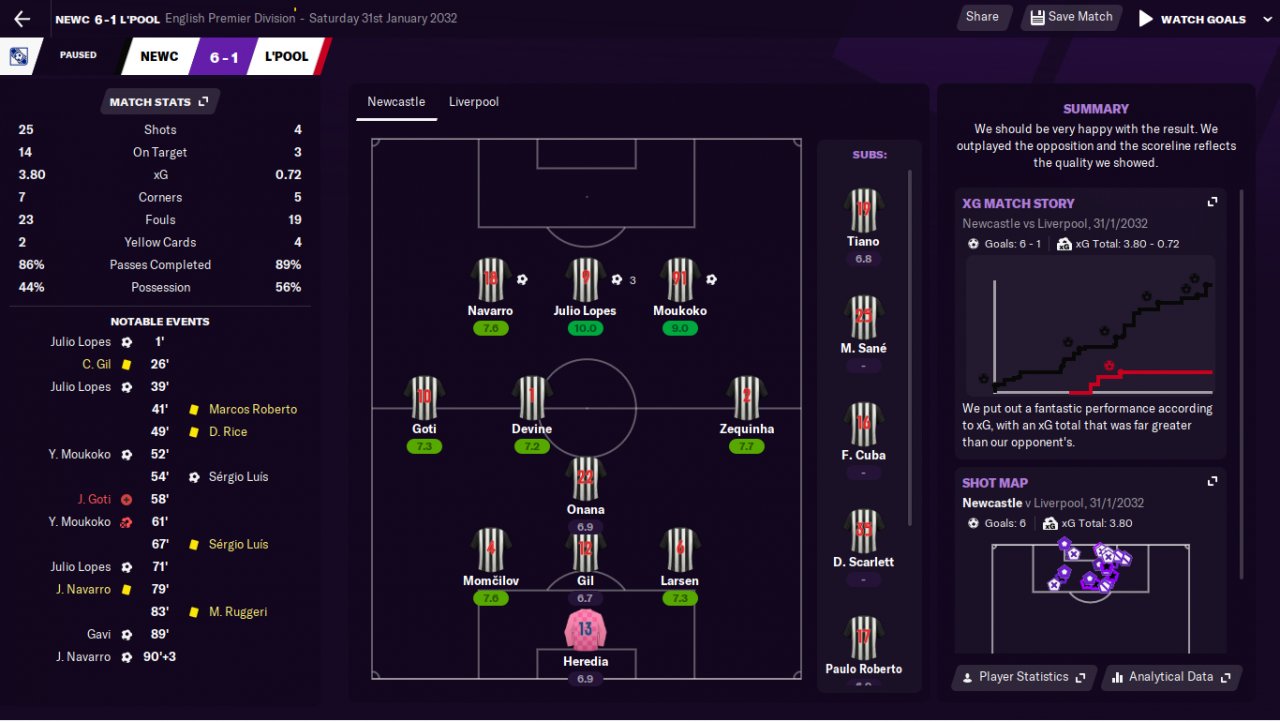The height and width of the screenshot is (722, 1280).
Task: Click the Newcastle club badge icon
Action: click(x=19, y=56)
